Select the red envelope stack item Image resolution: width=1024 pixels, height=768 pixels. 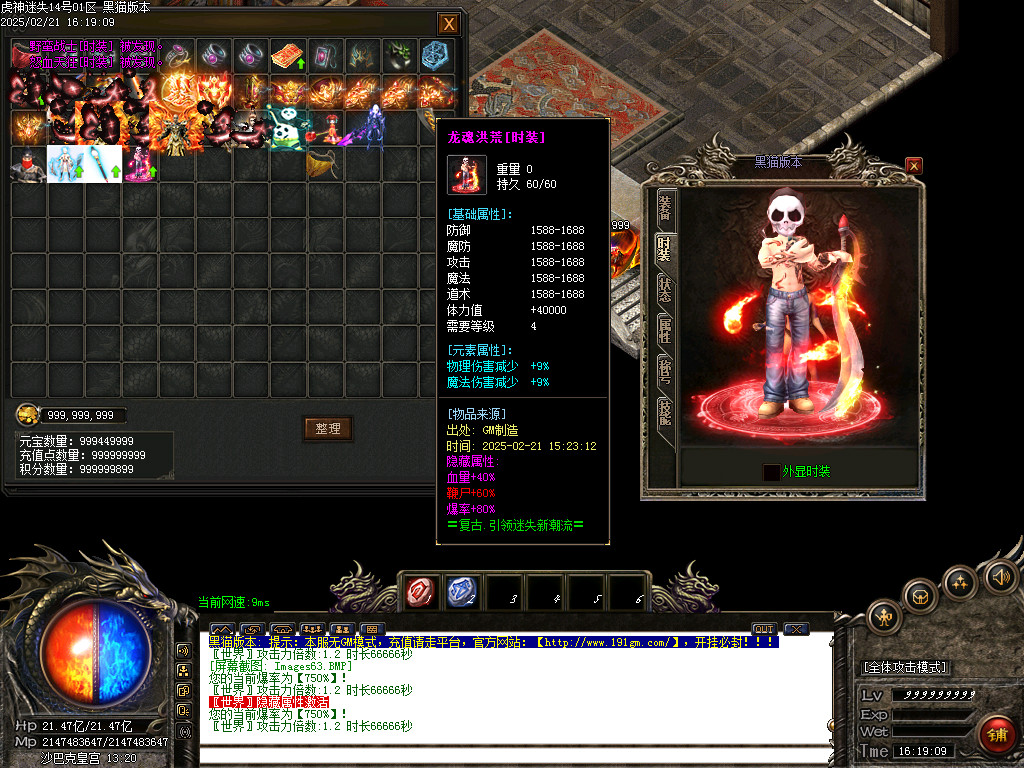[x=288, y=55]
